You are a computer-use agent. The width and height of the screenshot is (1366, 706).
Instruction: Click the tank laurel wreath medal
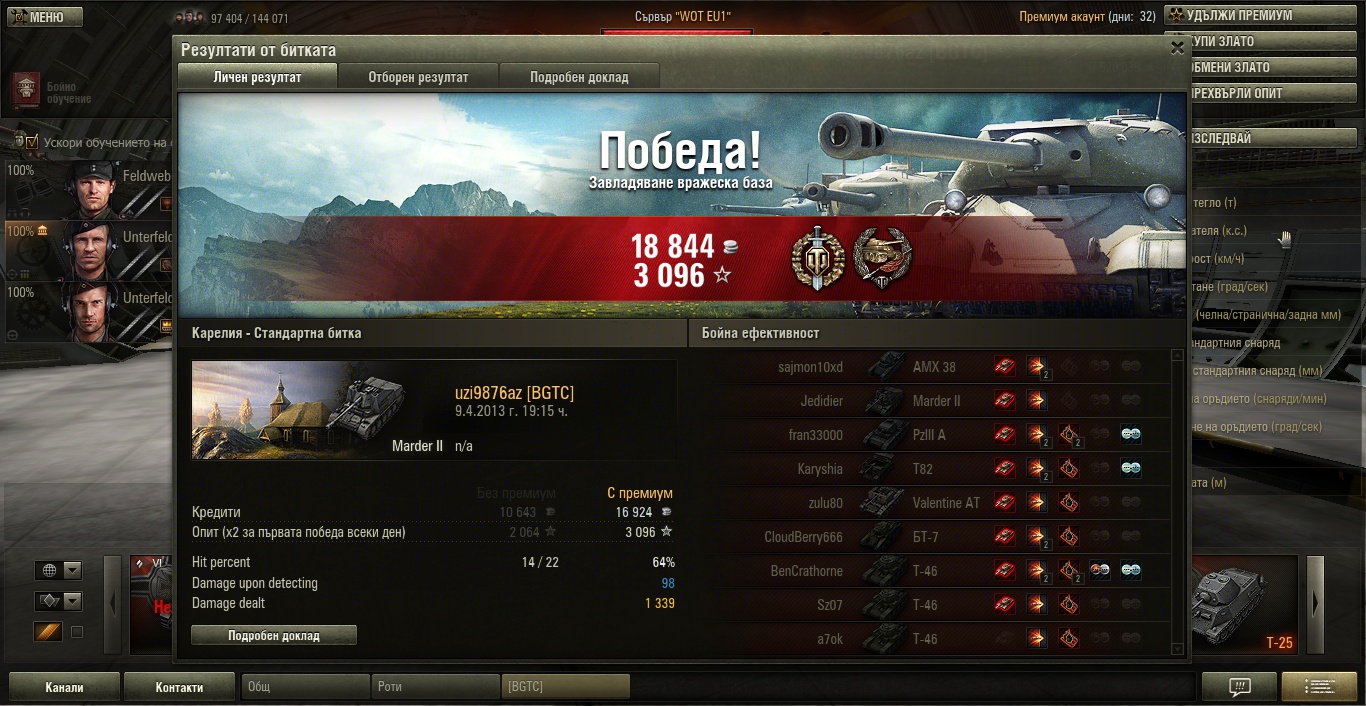(x=881, y=259)
